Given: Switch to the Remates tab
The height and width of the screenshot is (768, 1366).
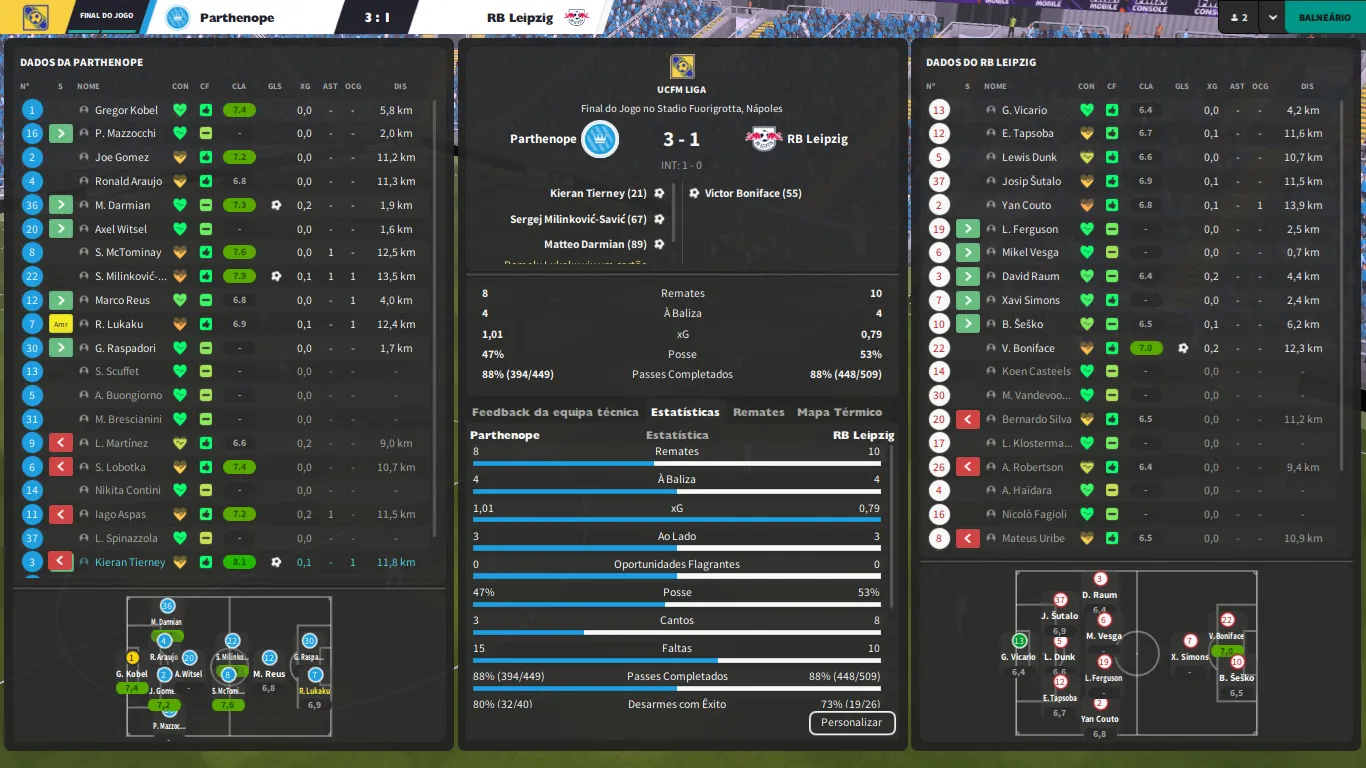Looking at the screenshot, I should [x=758, y=412].
